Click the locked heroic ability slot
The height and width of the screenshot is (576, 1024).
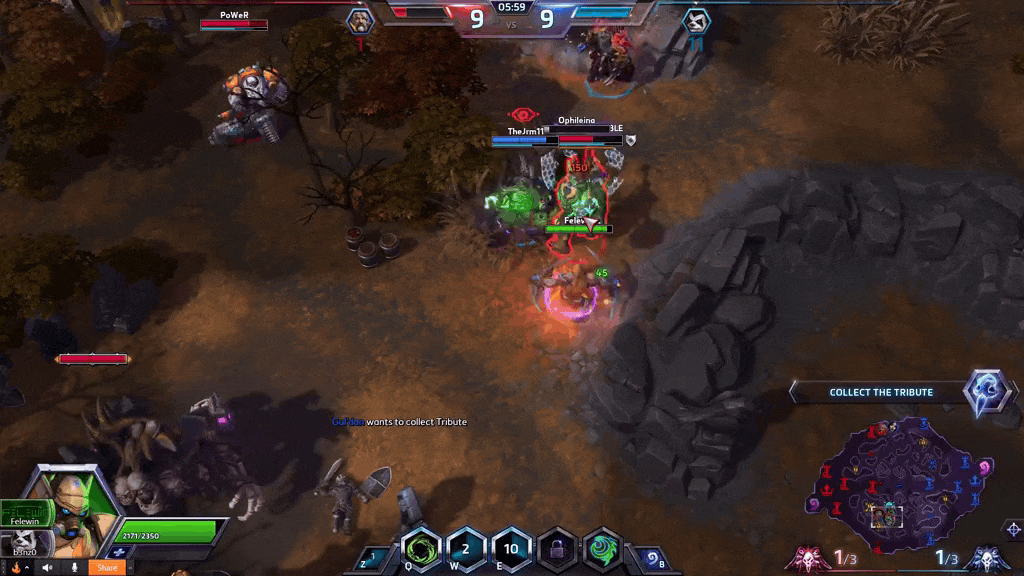[x=557, y=549]
